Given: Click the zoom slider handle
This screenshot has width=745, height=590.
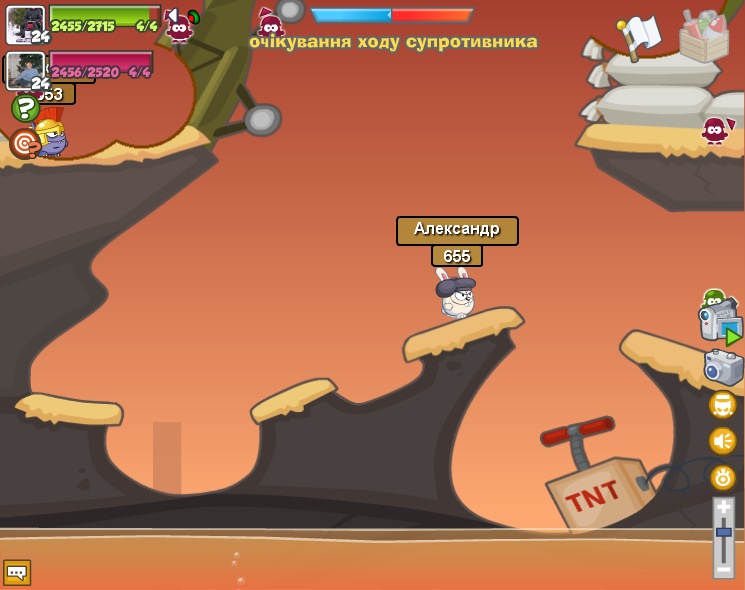Looking at the screenshot, I should tap(723, 533).
